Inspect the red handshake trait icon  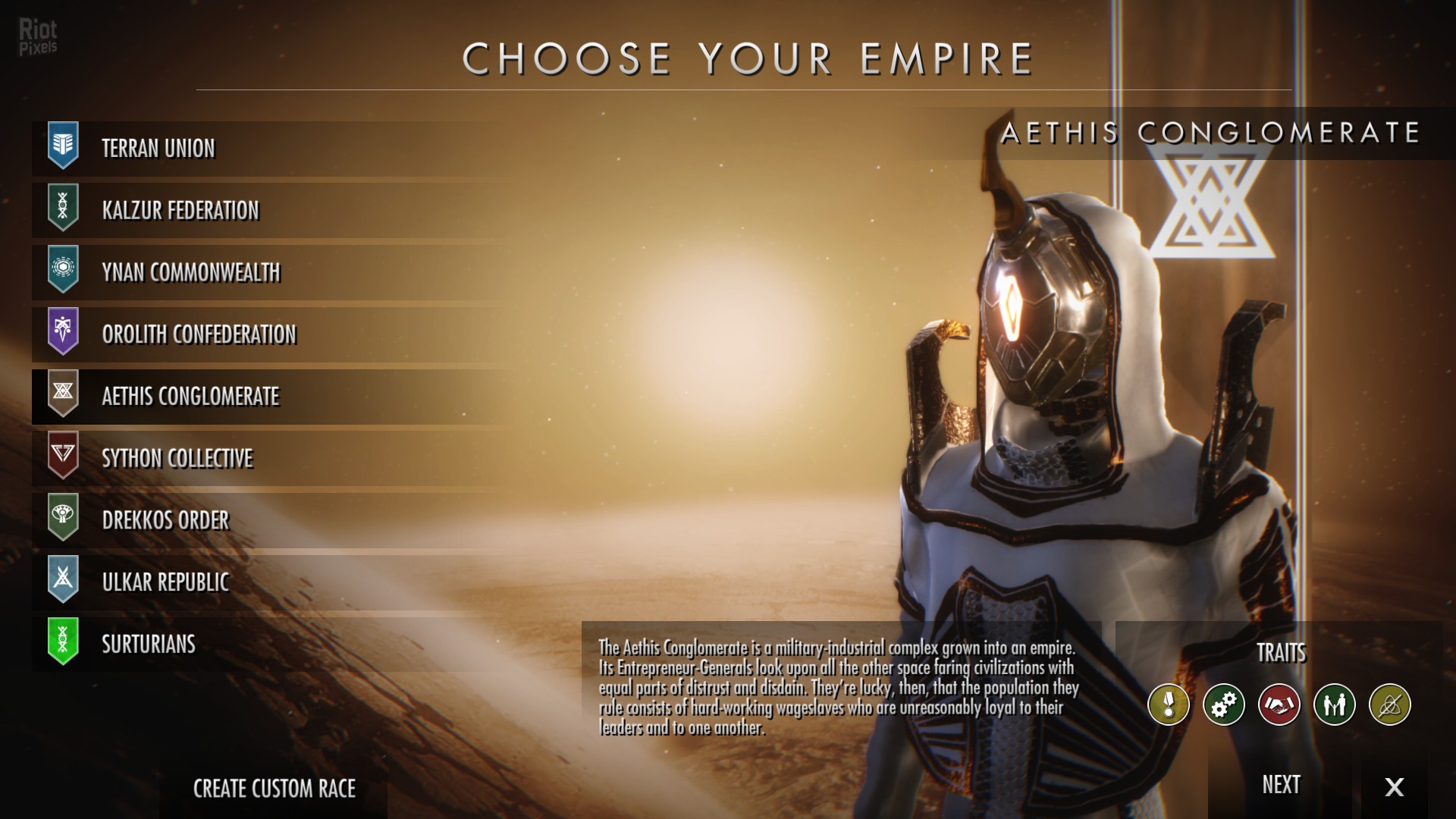(x=1279, y=704)
